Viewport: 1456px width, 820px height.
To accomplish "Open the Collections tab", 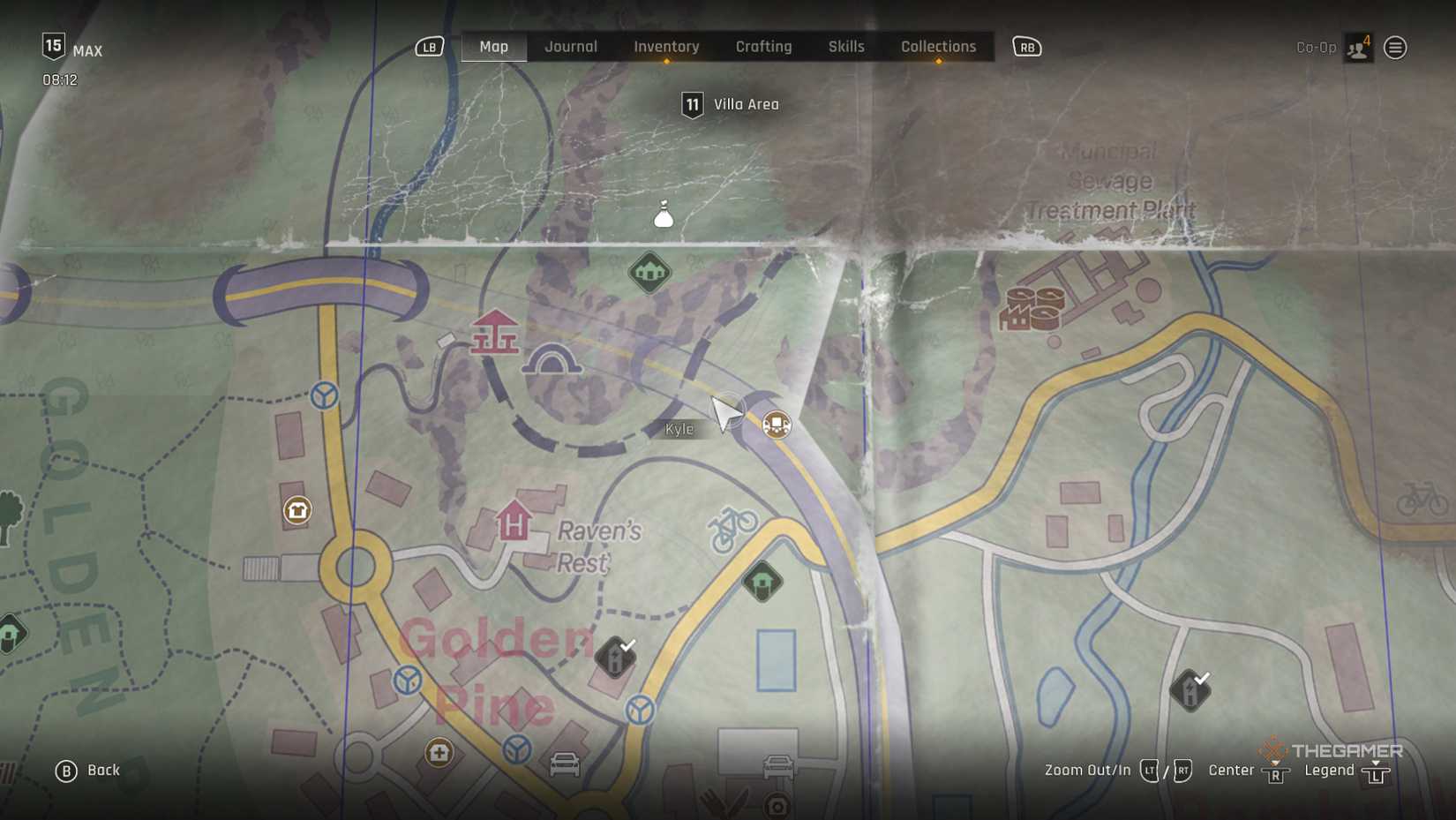I will tap(938, 47).
